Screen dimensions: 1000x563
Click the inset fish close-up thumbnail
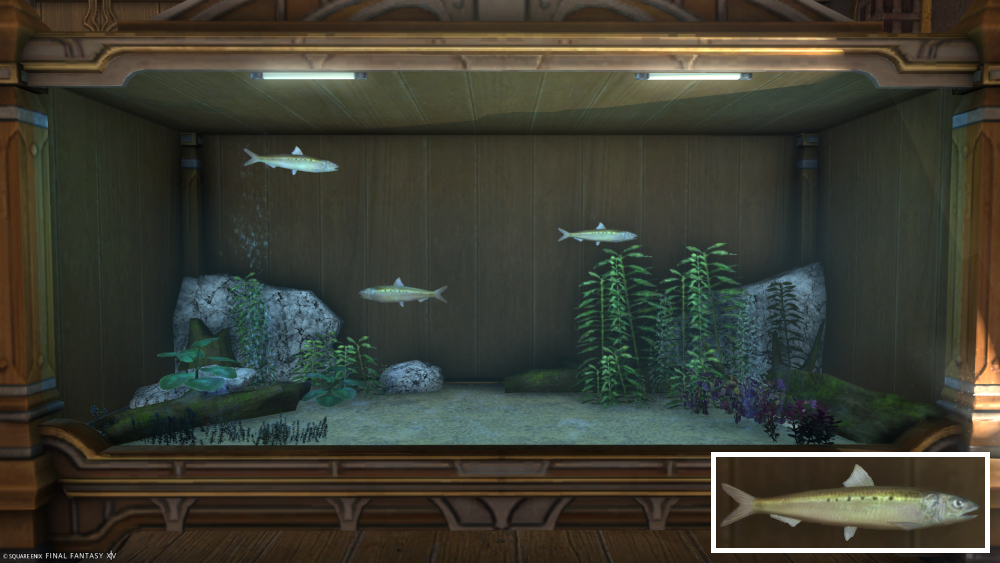click(850, 502)
